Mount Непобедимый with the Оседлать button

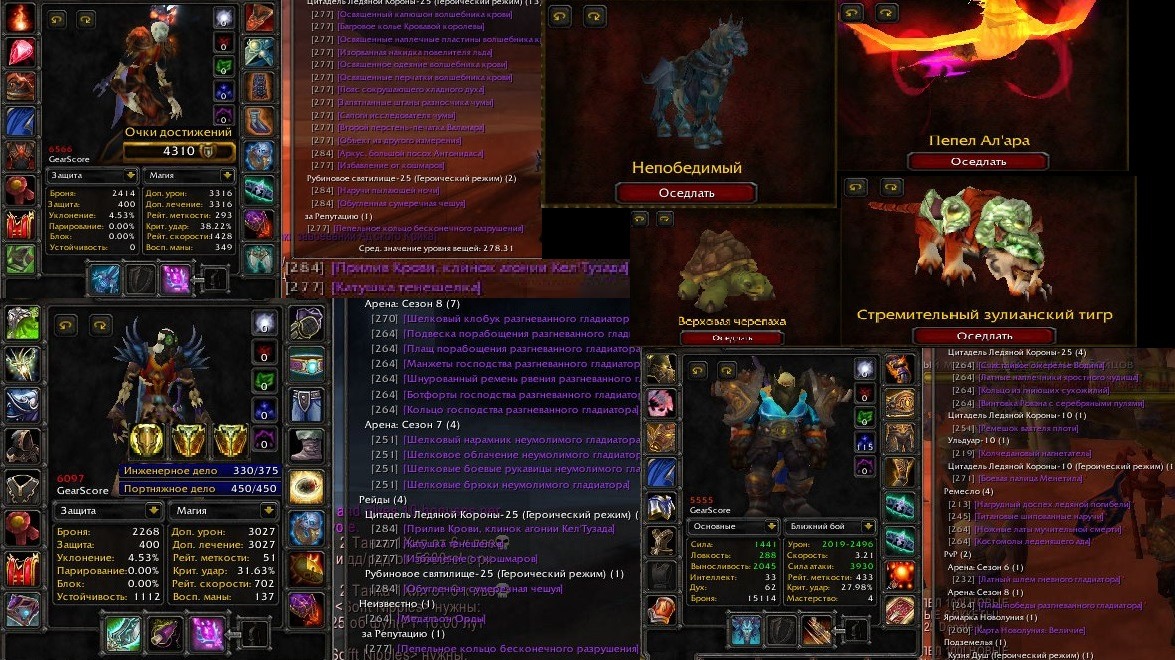tap(686, 192)
